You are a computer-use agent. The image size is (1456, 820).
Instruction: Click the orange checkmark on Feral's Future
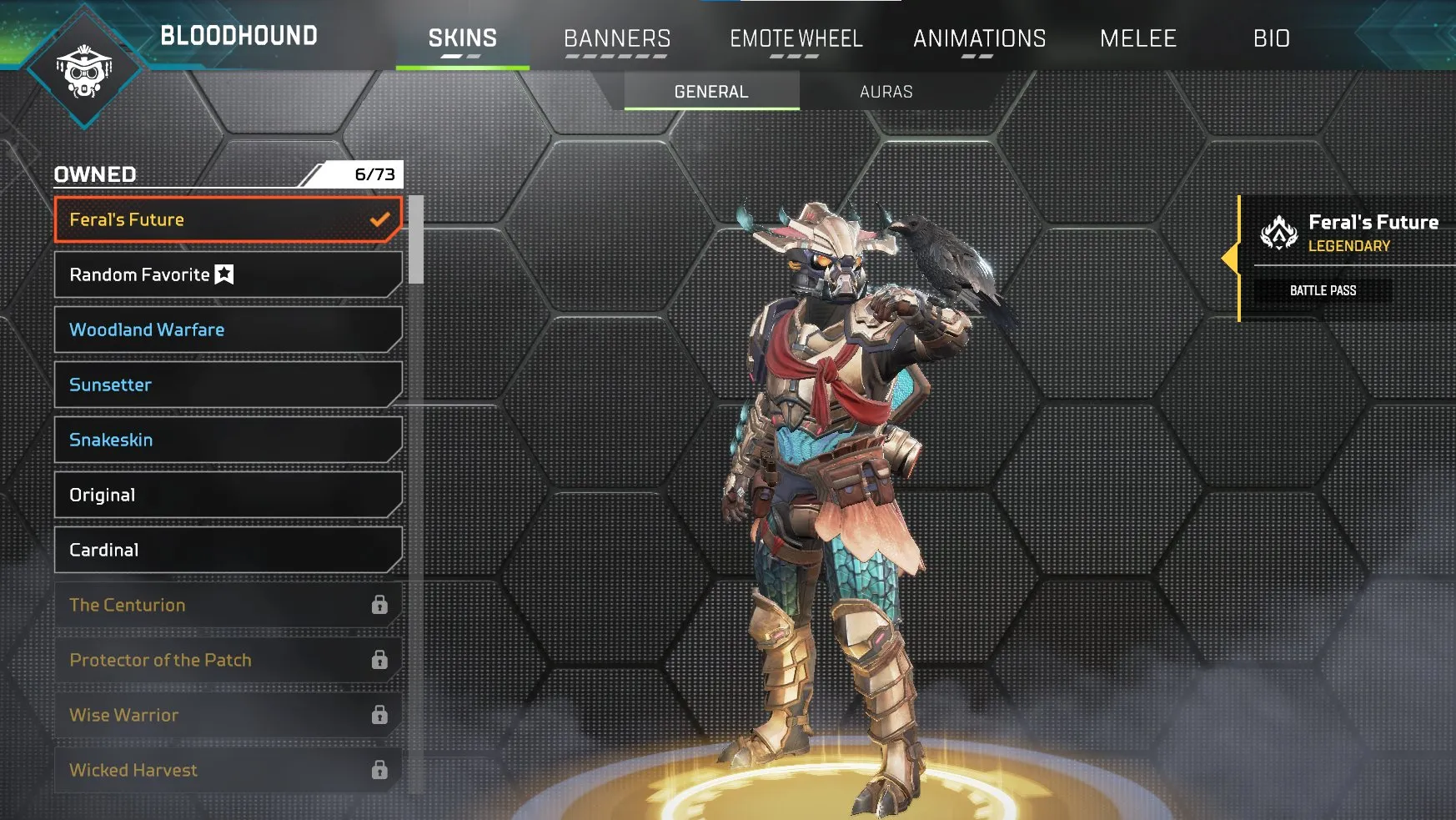pos(381,219)
